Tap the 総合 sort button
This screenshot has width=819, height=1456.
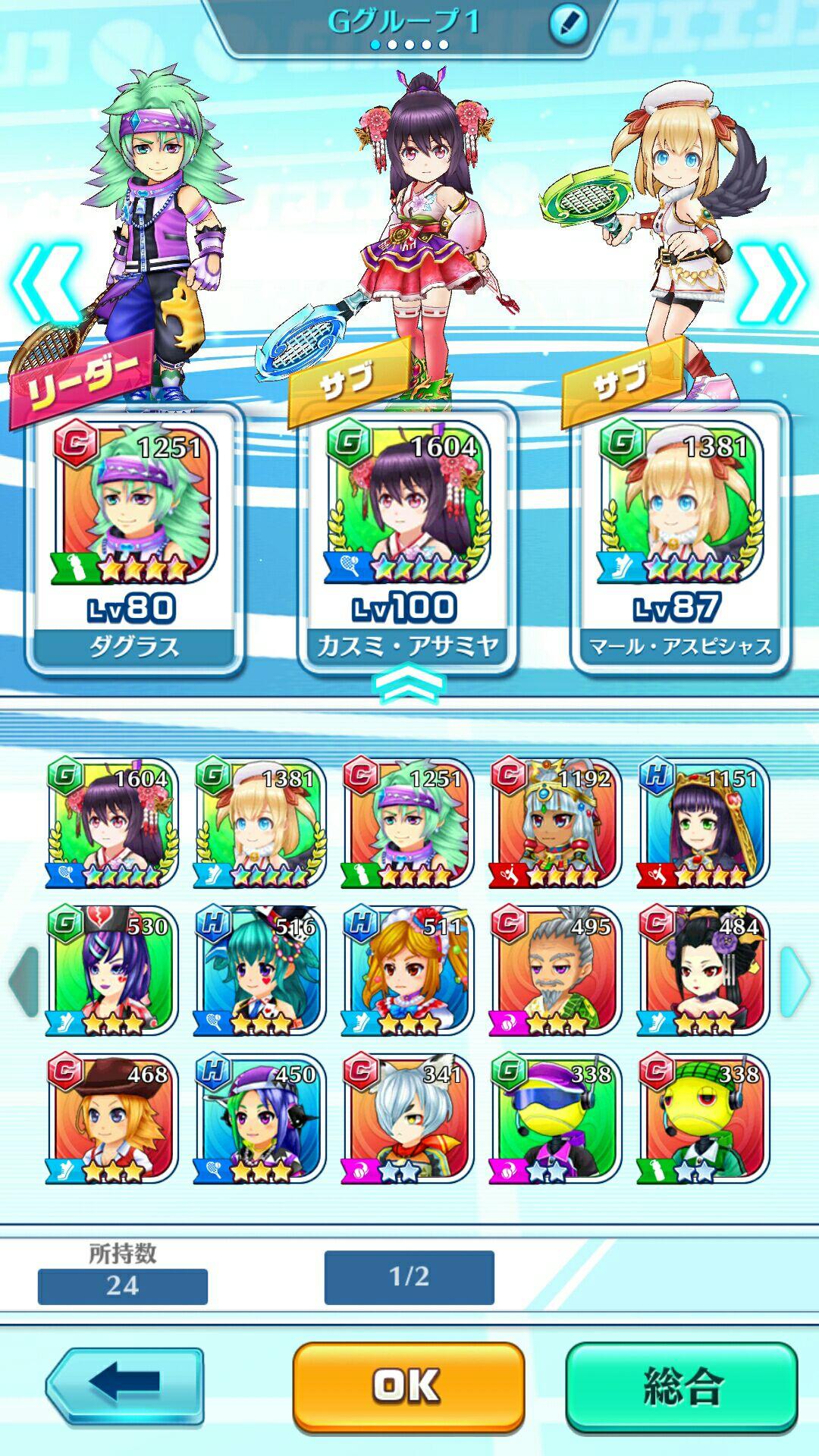682,1385
